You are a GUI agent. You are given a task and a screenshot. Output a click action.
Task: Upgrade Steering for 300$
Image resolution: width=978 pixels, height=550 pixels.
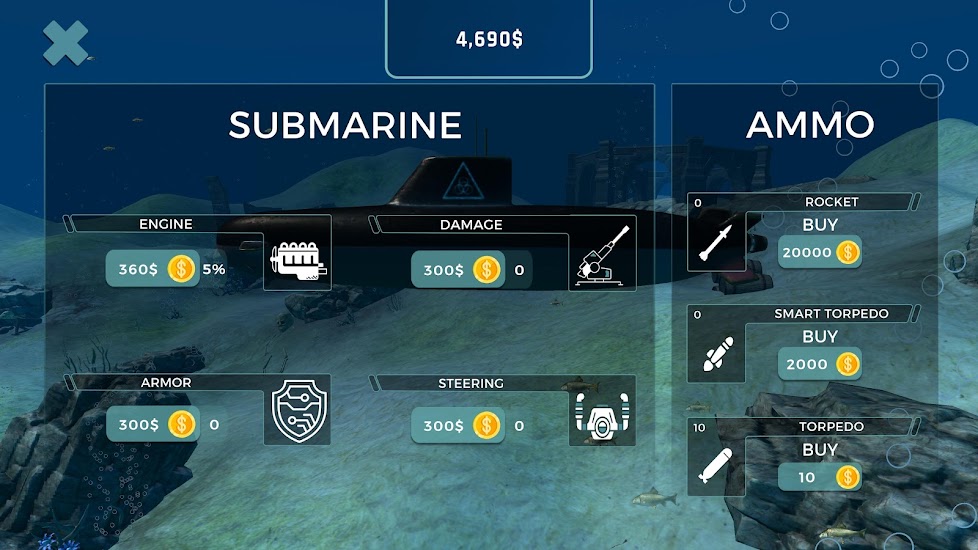(457, 425)
